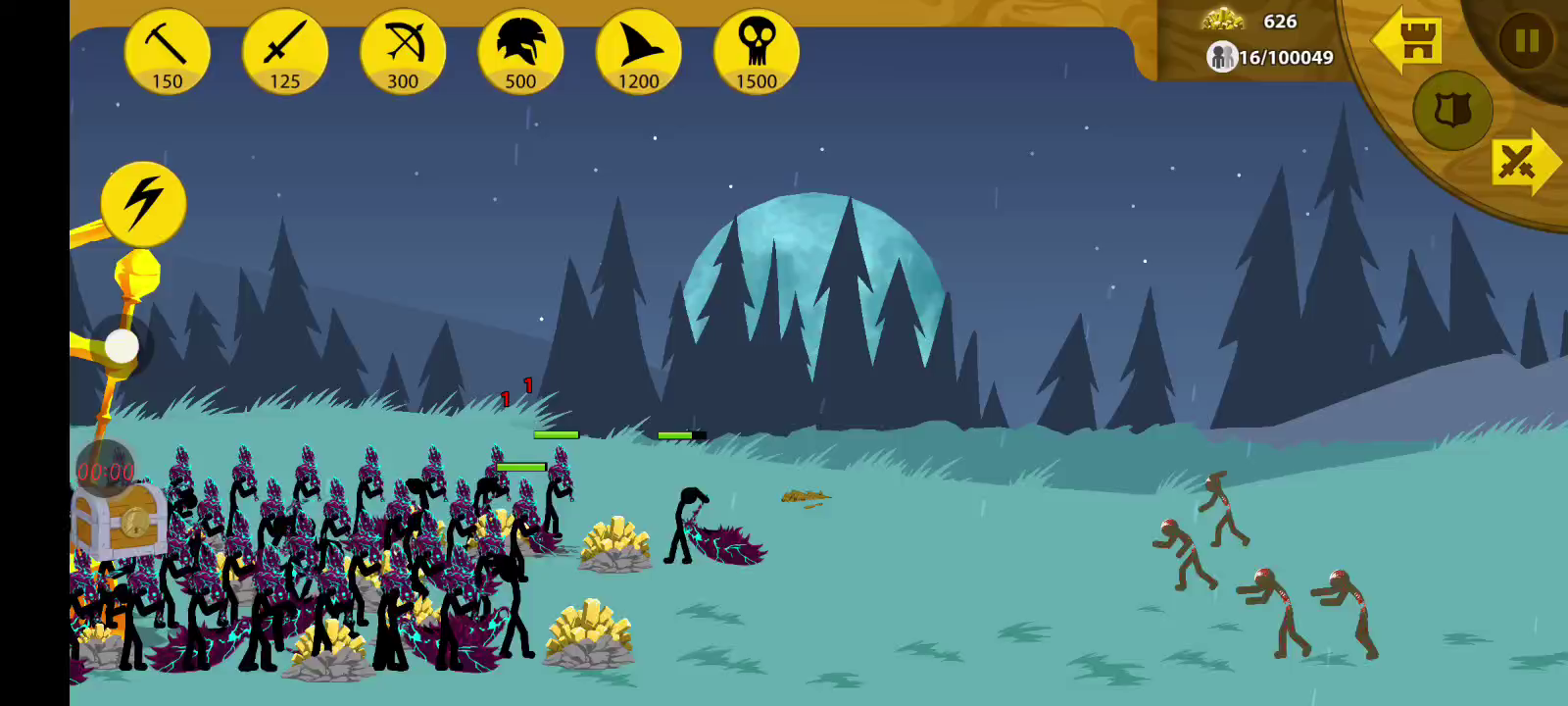Train a miner for 150 gold
Viewport: 1568px width, 706px height.
pos(168,52)
